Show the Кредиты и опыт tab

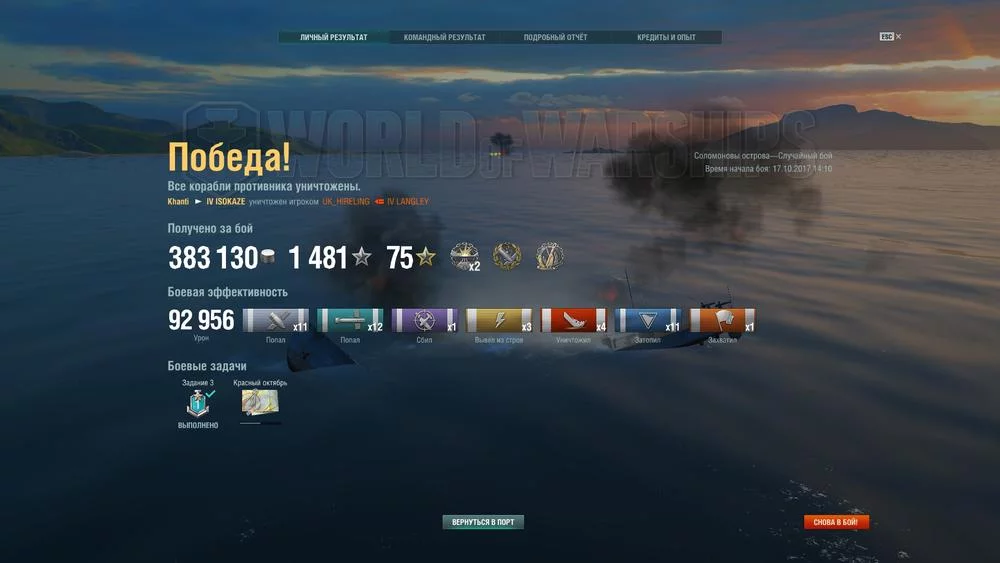[x=666, y=38]
